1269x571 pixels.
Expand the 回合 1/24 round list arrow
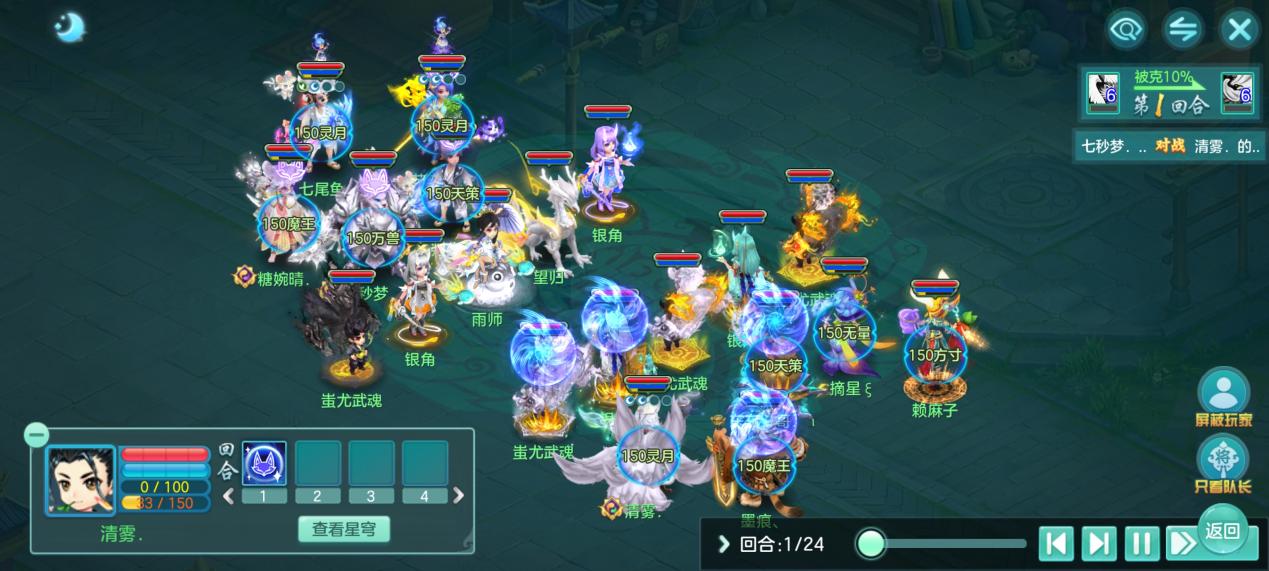coord(724,544)
